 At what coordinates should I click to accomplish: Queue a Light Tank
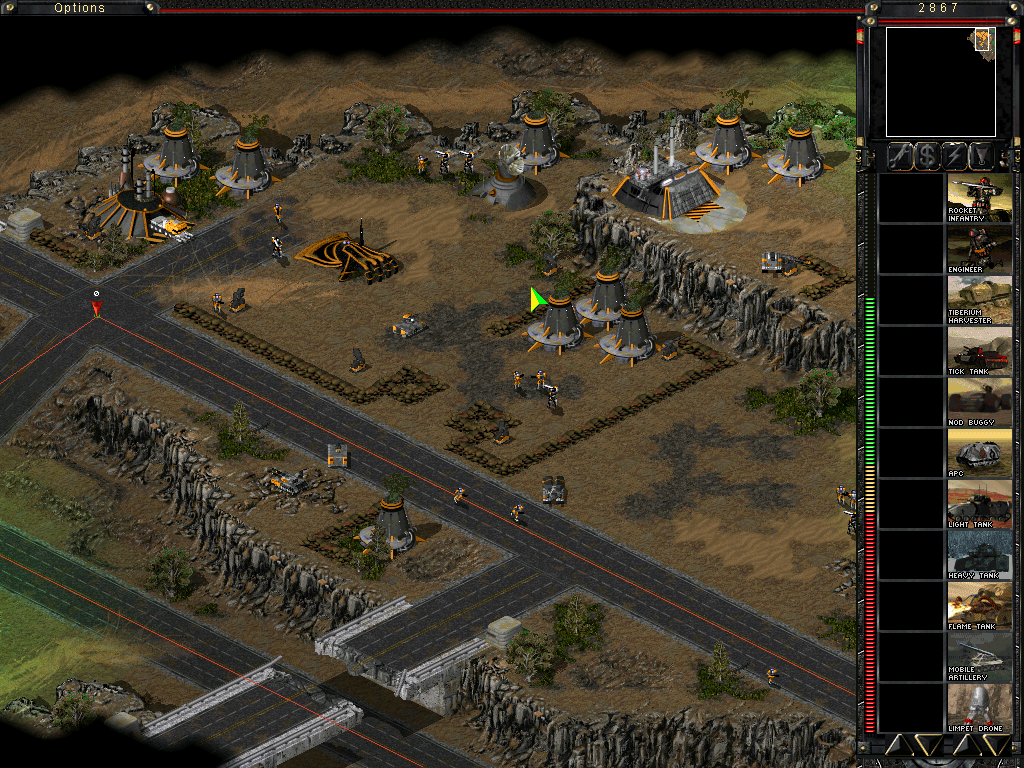tap(980, 504)
